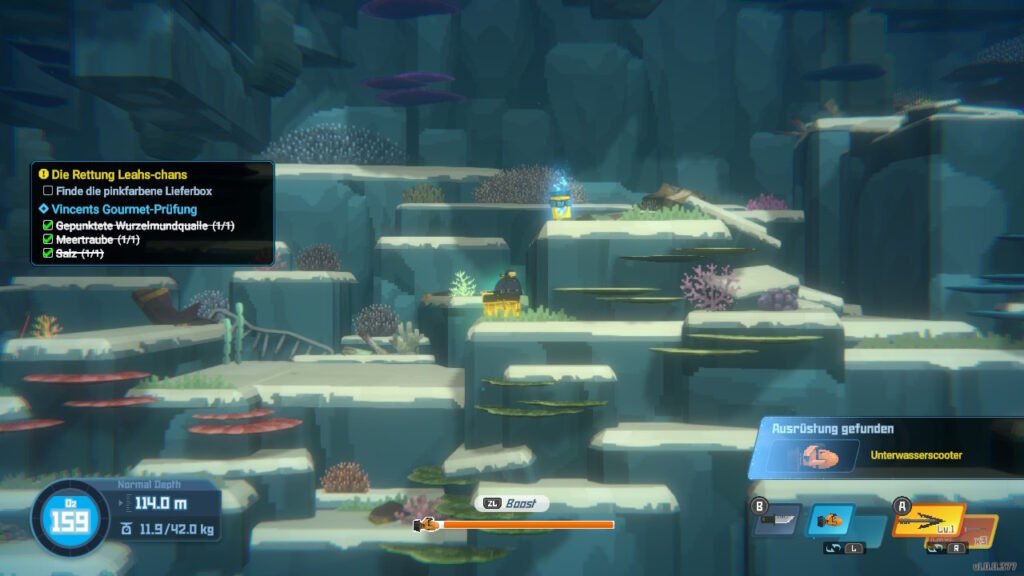
Task: Click the "Gepunktete Wurzelmundqualle" objective row
Action: tap(145, 226)
